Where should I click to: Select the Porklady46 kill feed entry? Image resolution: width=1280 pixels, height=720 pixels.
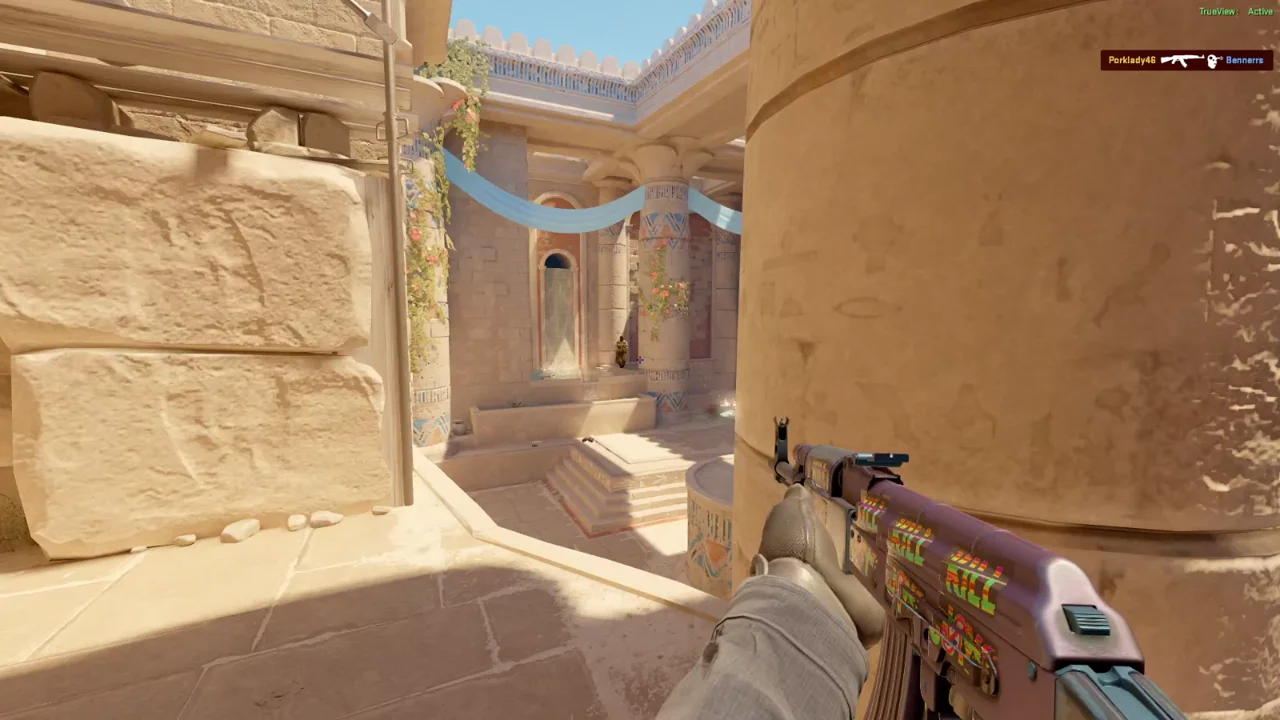coord(1185,60)
